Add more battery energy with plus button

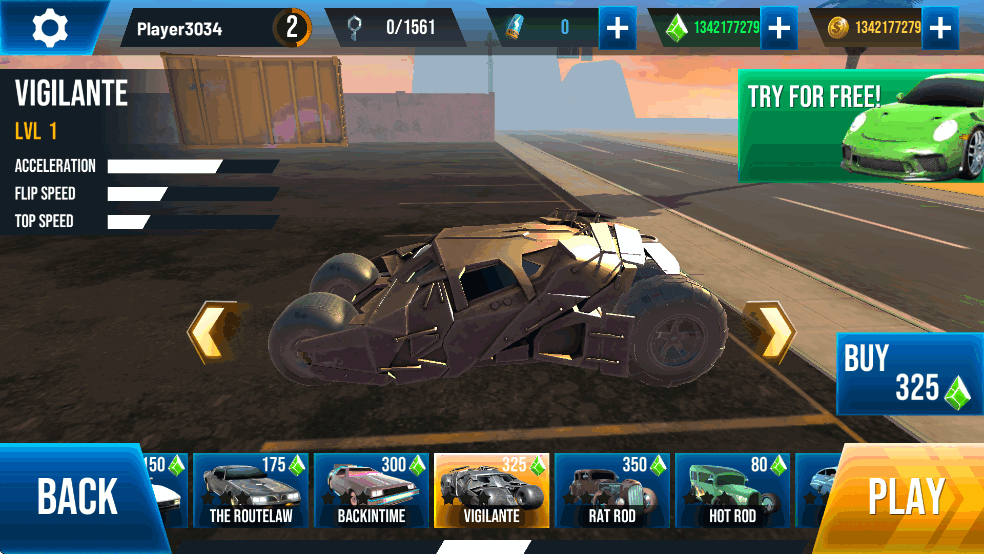tap(617, 28)
